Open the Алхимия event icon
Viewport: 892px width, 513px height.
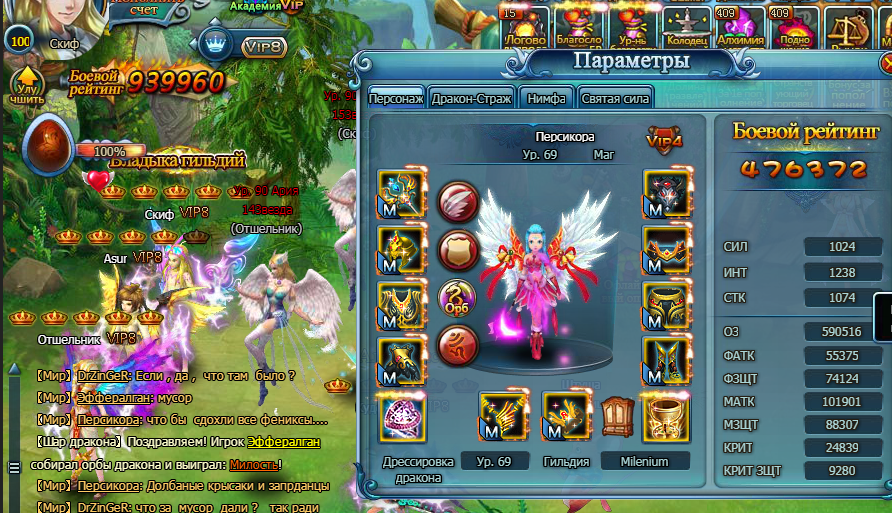(741, 27)
